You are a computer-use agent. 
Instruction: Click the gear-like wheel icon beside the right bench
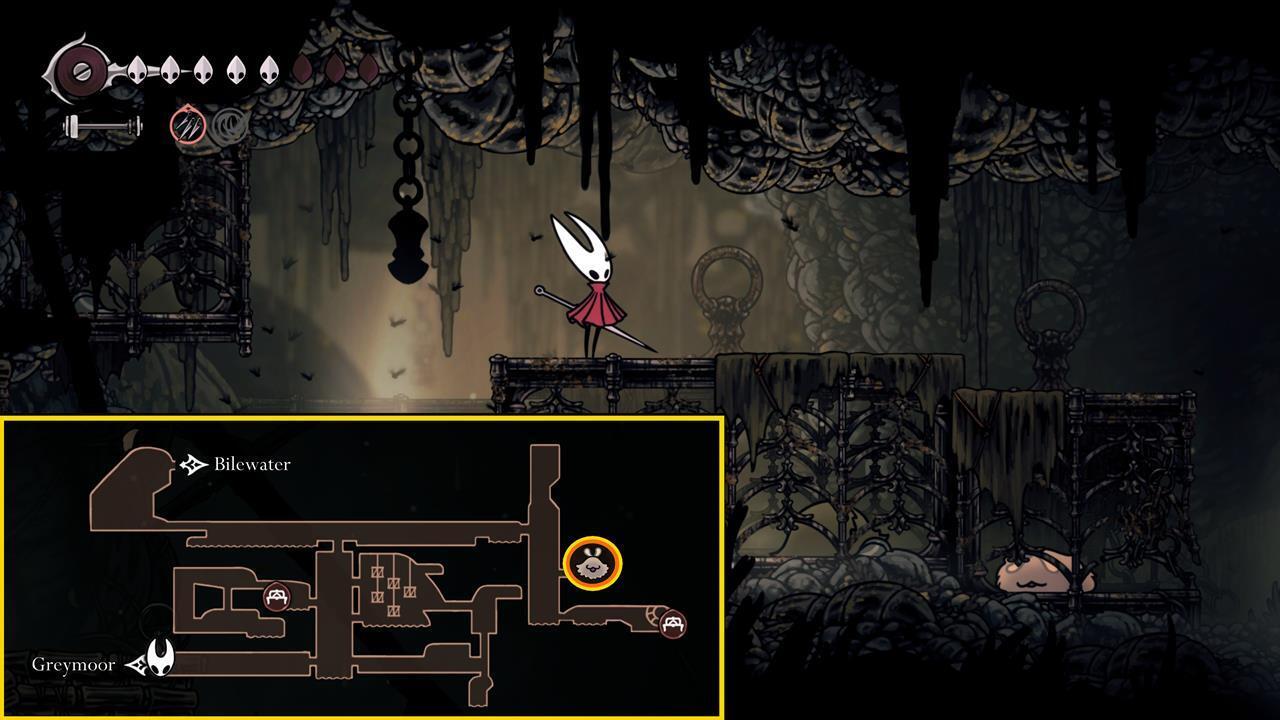[655, 614]
